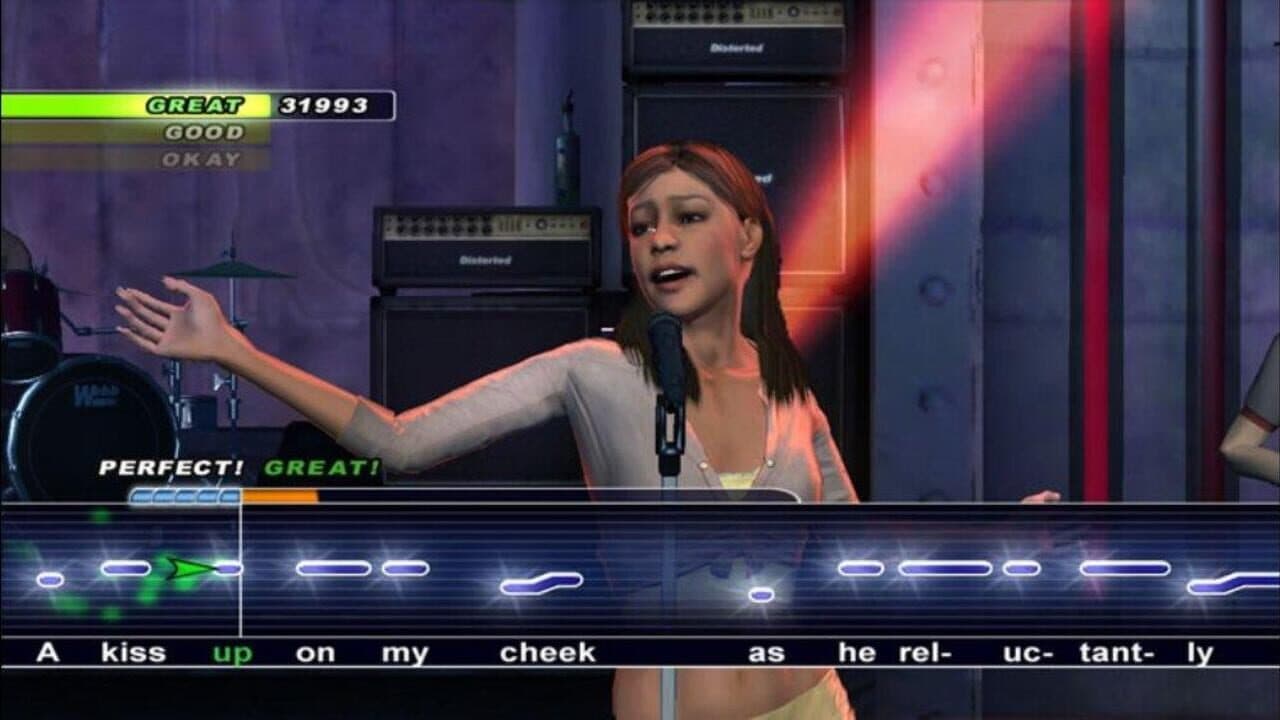The image size is (1280, 720).
Task: Click the GREAT rating label
Action: pyautogui.click(x=197, y=102)
